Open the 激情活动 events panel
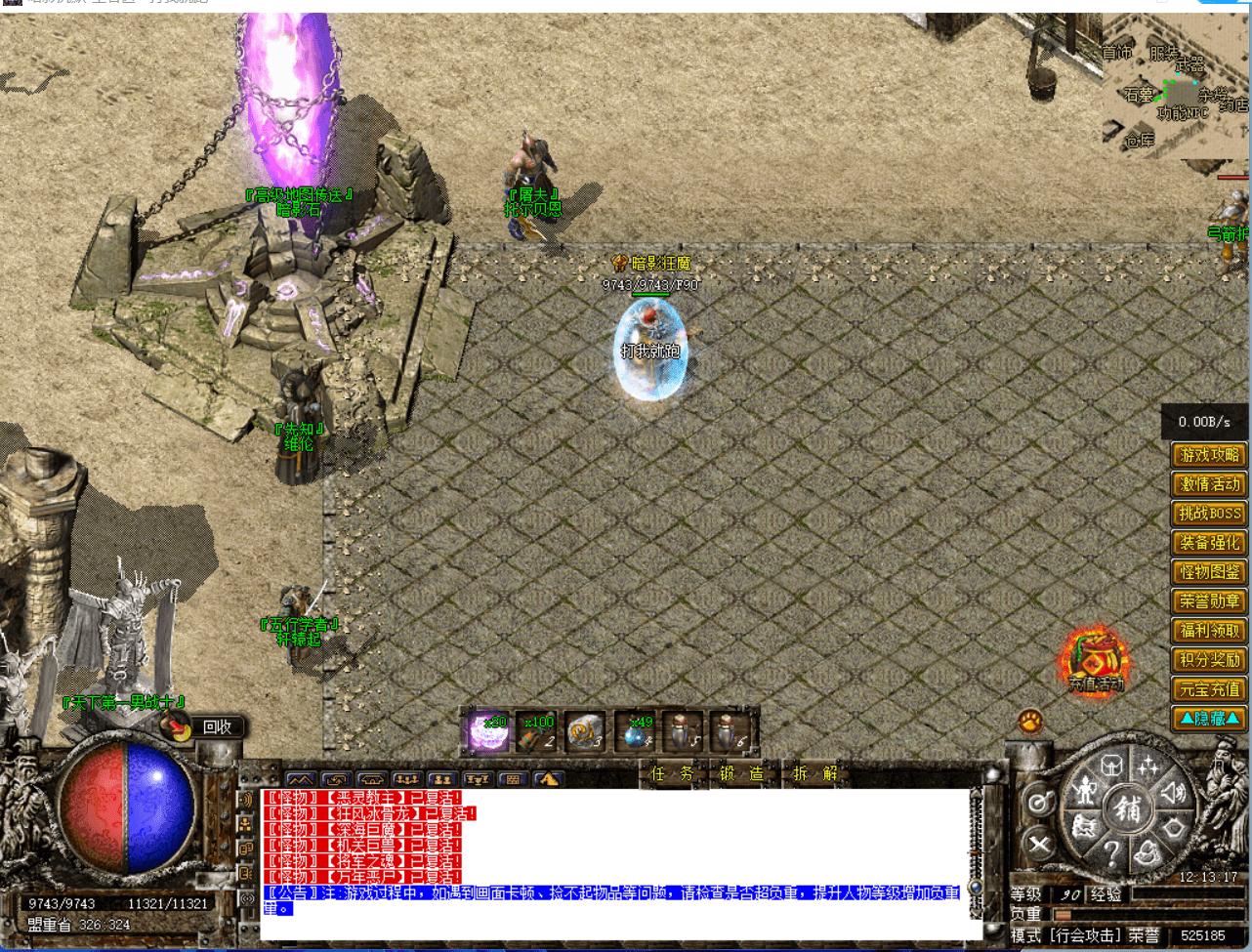 [1209, 484]
